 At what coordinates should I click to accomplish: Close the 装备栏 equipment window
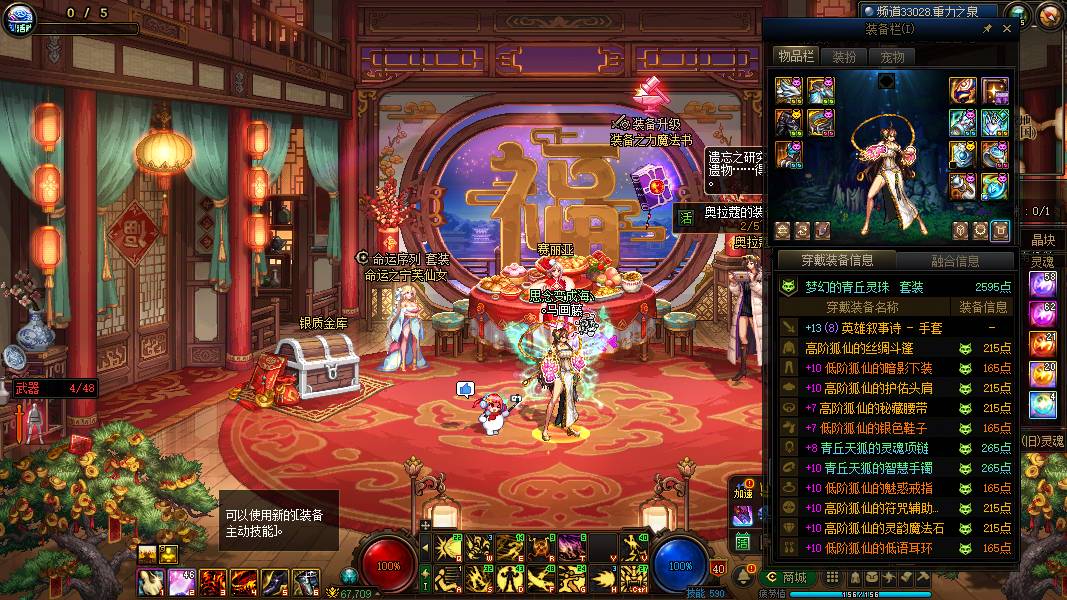(1007, 29)
